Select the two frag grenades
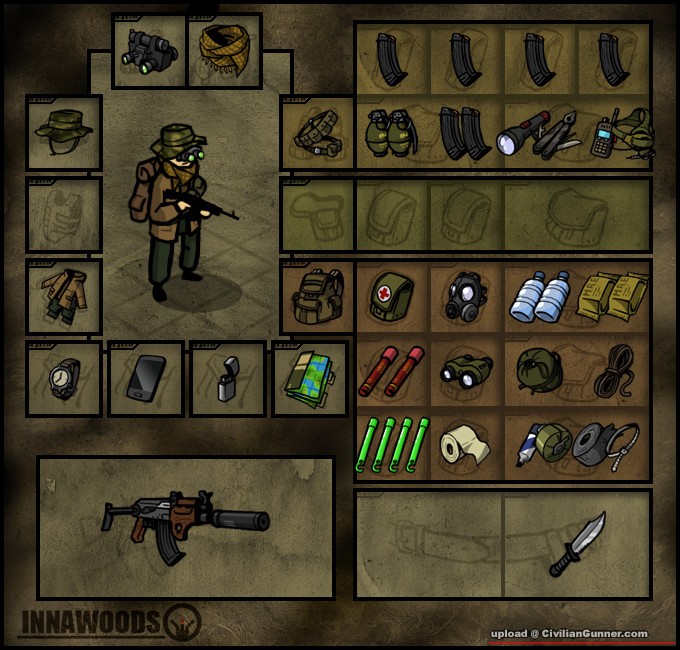Screen dimensions: 680x650 click(x=392, y=133)
